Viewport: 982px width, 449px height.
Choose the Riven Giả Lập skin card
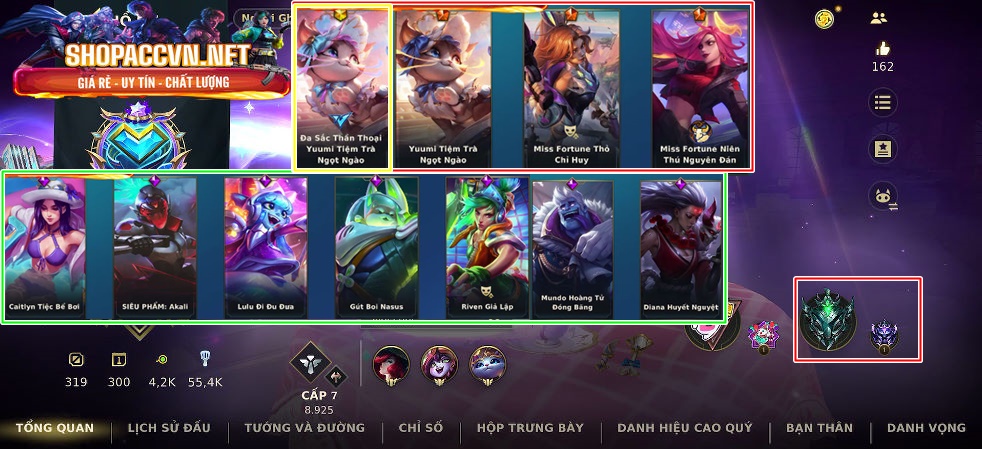pos(485,247)
